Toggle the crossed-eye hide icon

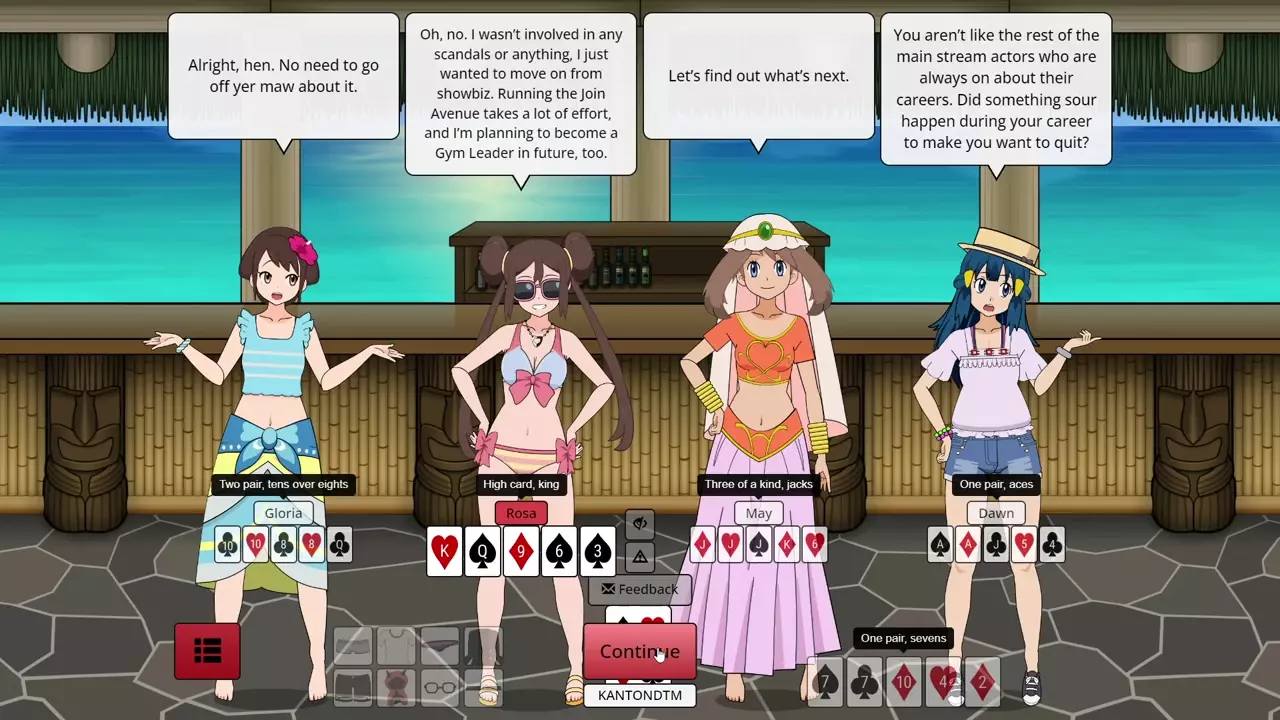(640, 523)
